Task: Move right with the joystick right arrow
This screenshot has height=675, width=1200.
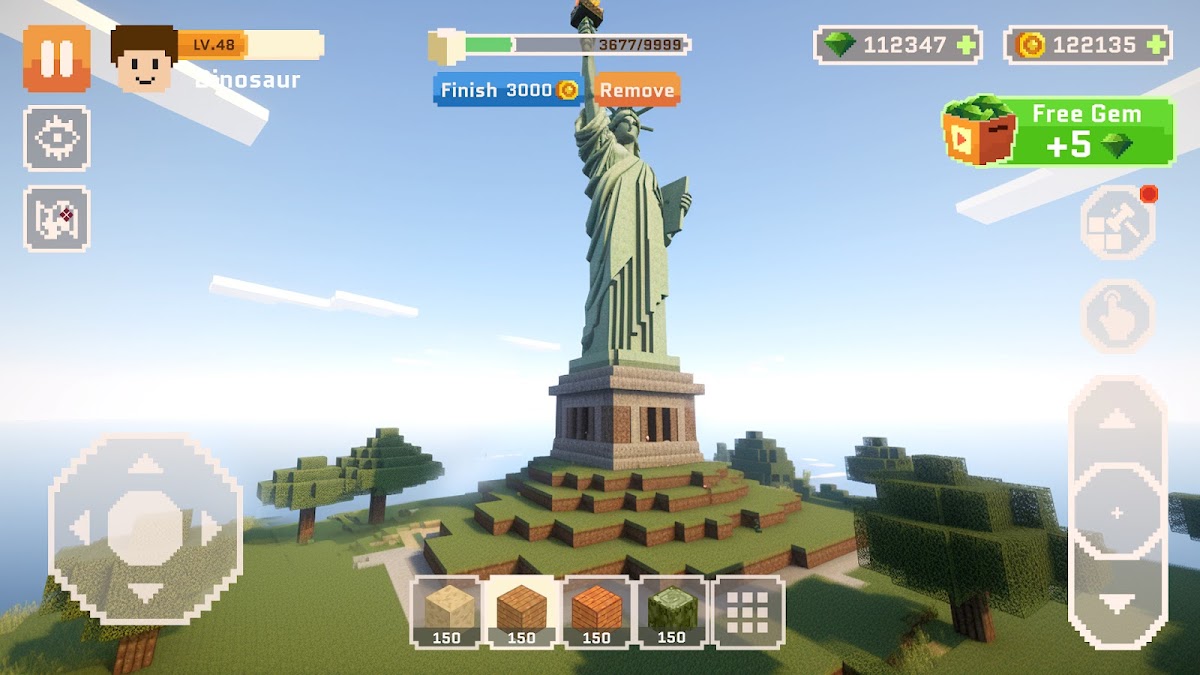Action: click(x=210, y=527)
